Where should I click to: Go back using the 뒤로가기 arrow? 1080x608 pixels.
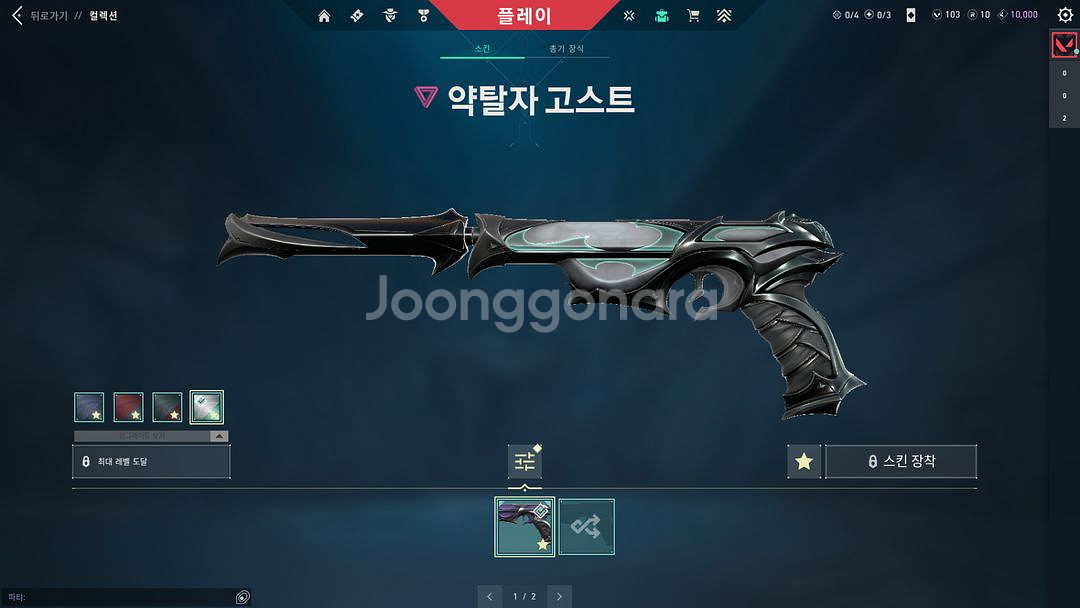[17, 15]
